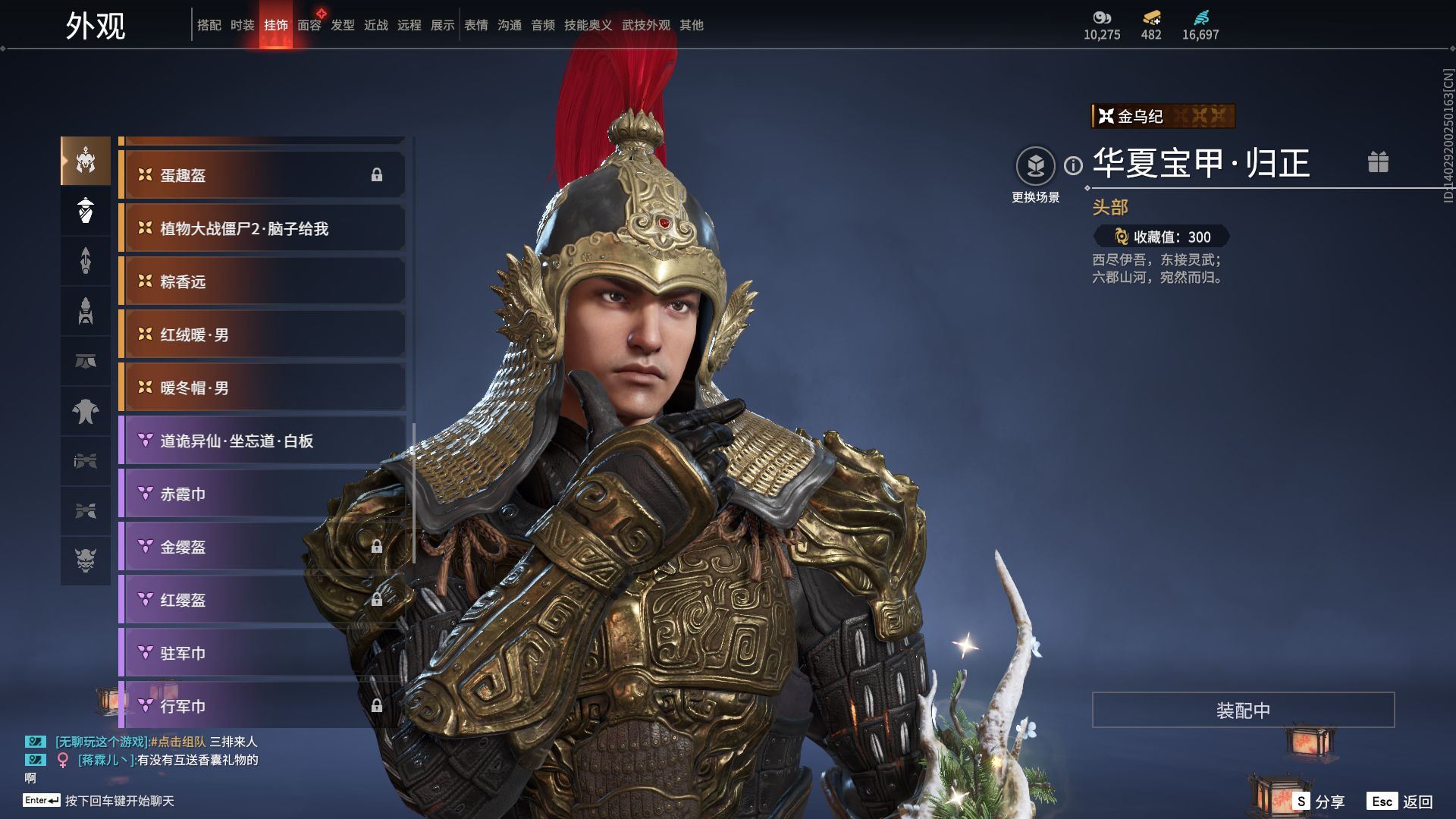Click the 返回 back button

pyautogui.click(x=1417, y=802)
